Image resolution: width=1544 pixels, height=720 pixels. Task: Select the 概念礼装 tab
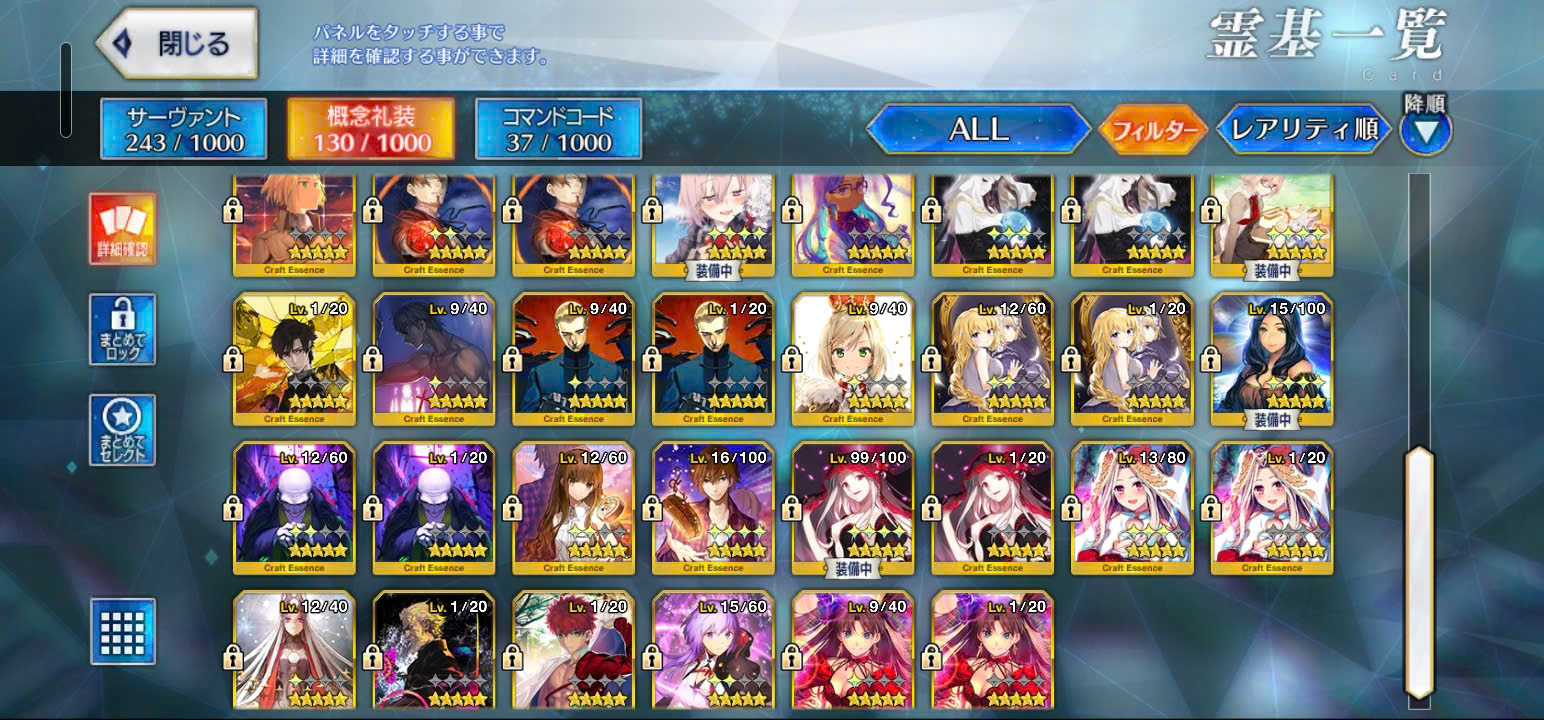[370, 129]
